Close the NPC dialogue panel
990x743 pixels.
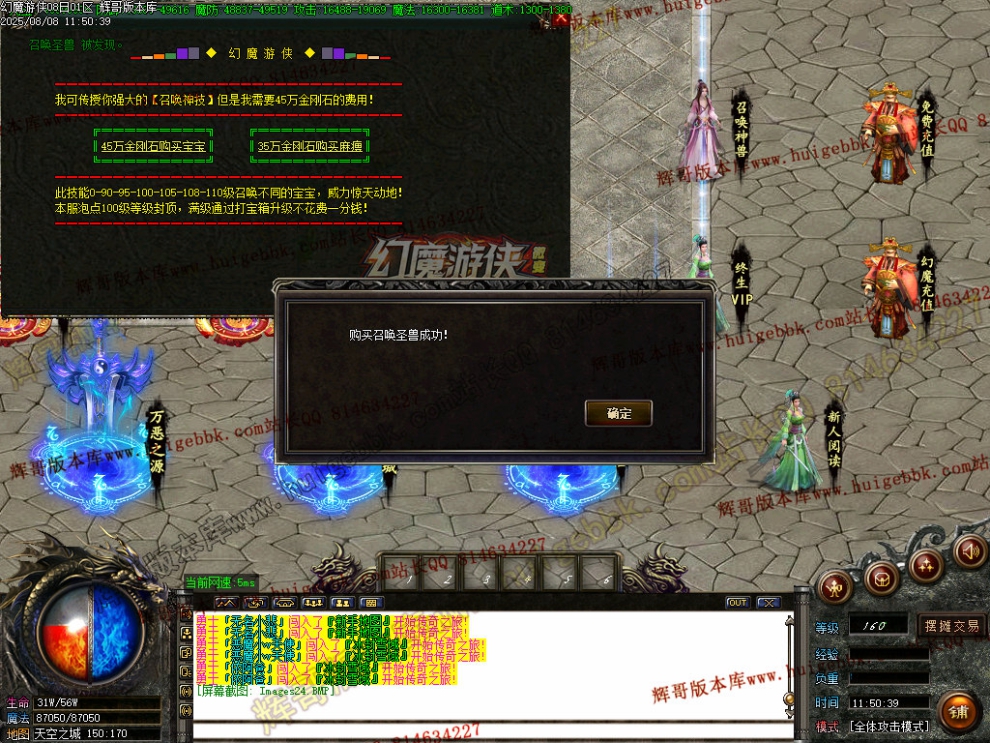pos(561,19)
